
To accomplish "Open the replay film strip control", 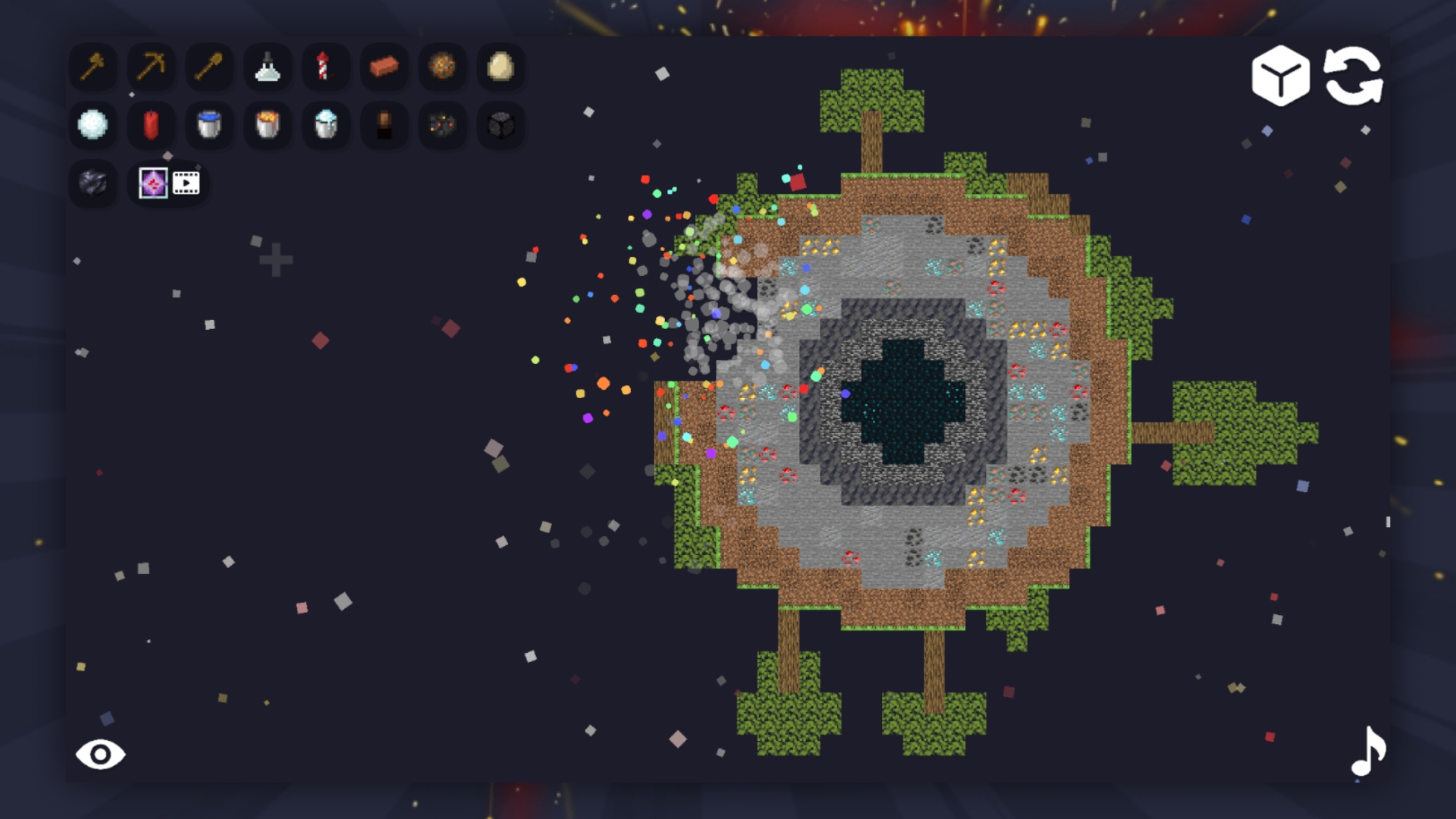I will pyautogui.click(x=186, y=181).
